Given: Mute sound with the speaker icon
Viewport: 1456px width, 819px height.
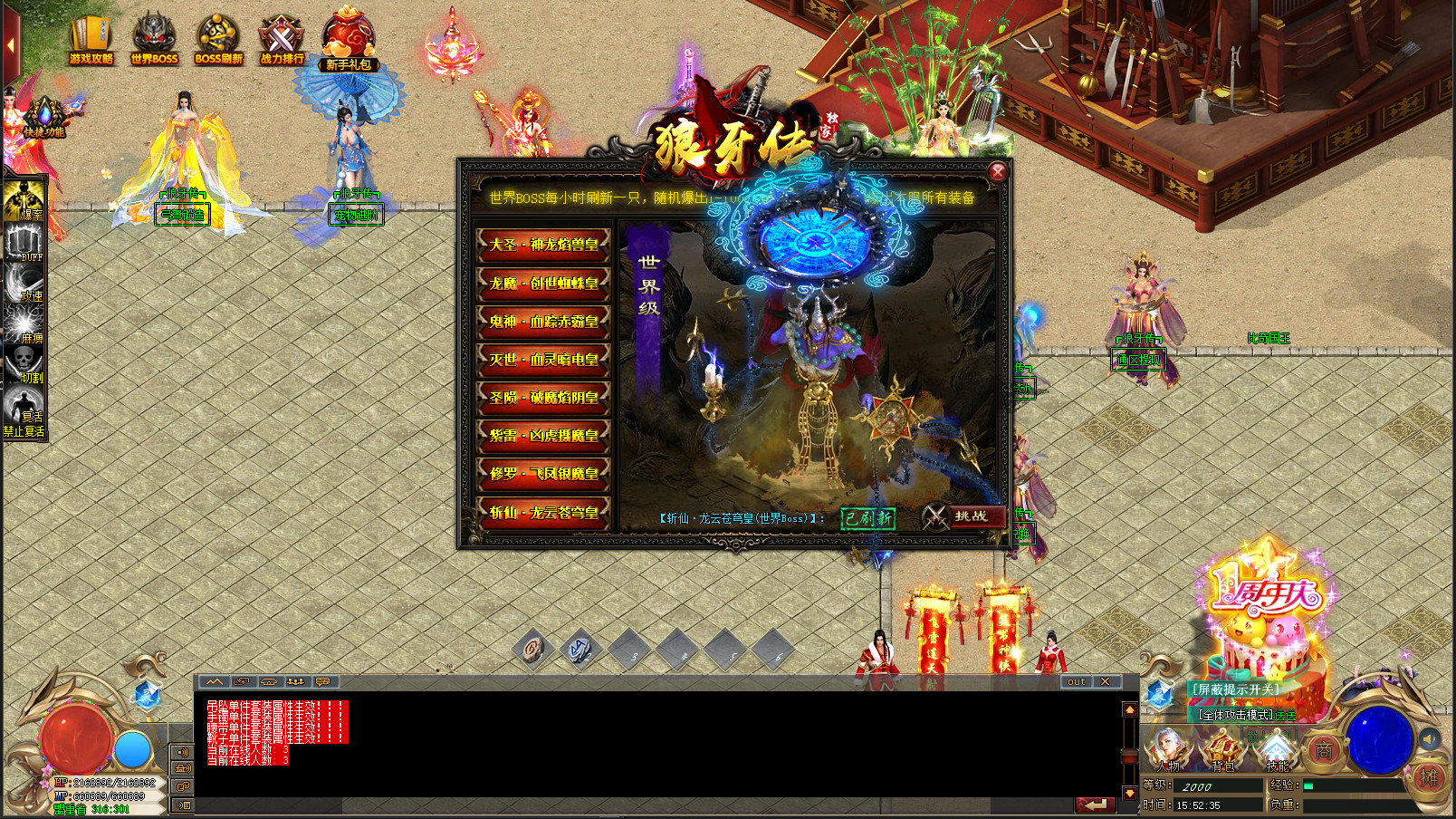Looking at the screenshot, I should tap(1427, 738).
